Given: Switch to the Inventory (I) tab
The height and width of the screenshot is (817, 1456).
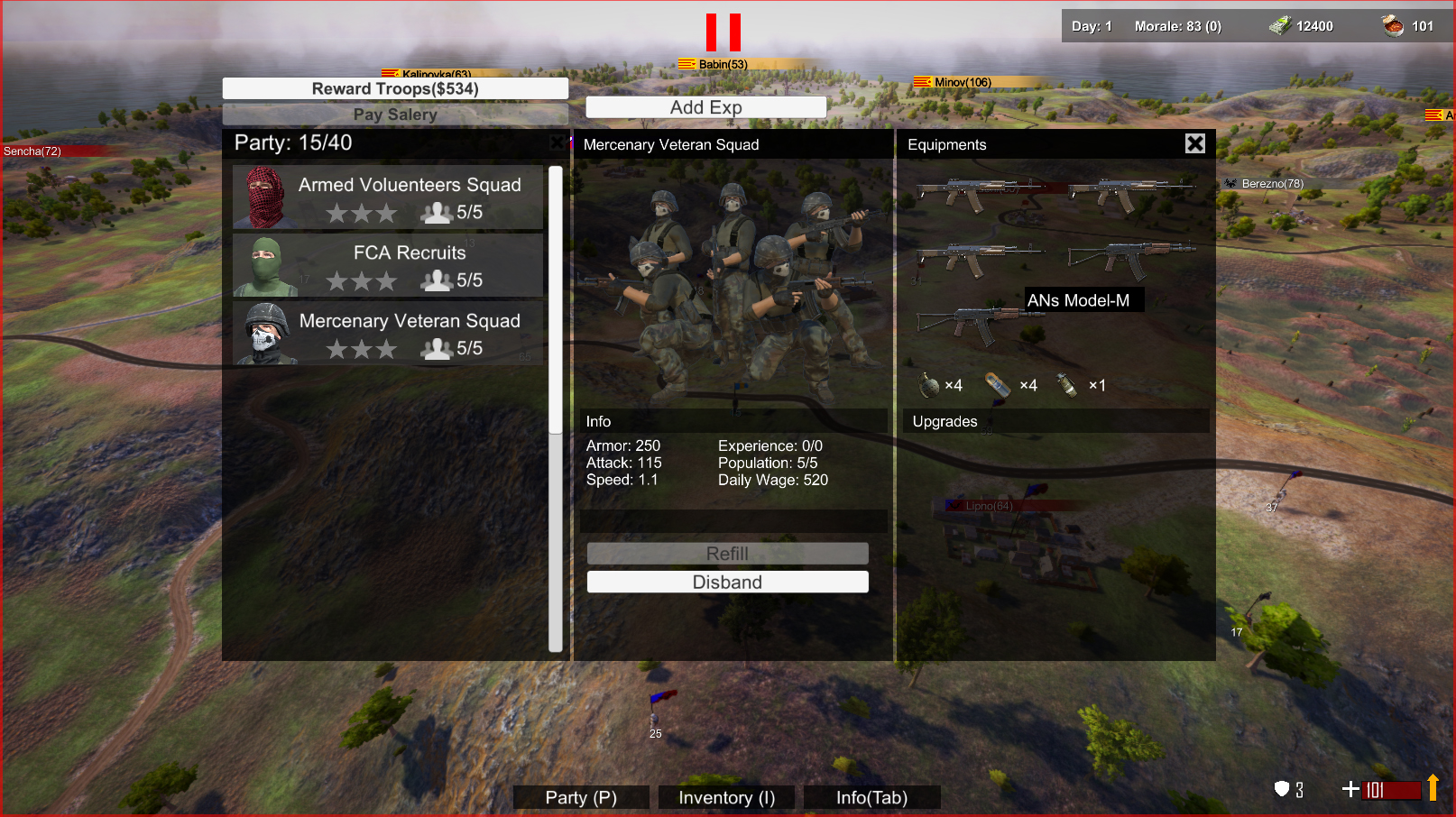Looking at the screenshot, I should click(726, 797).
